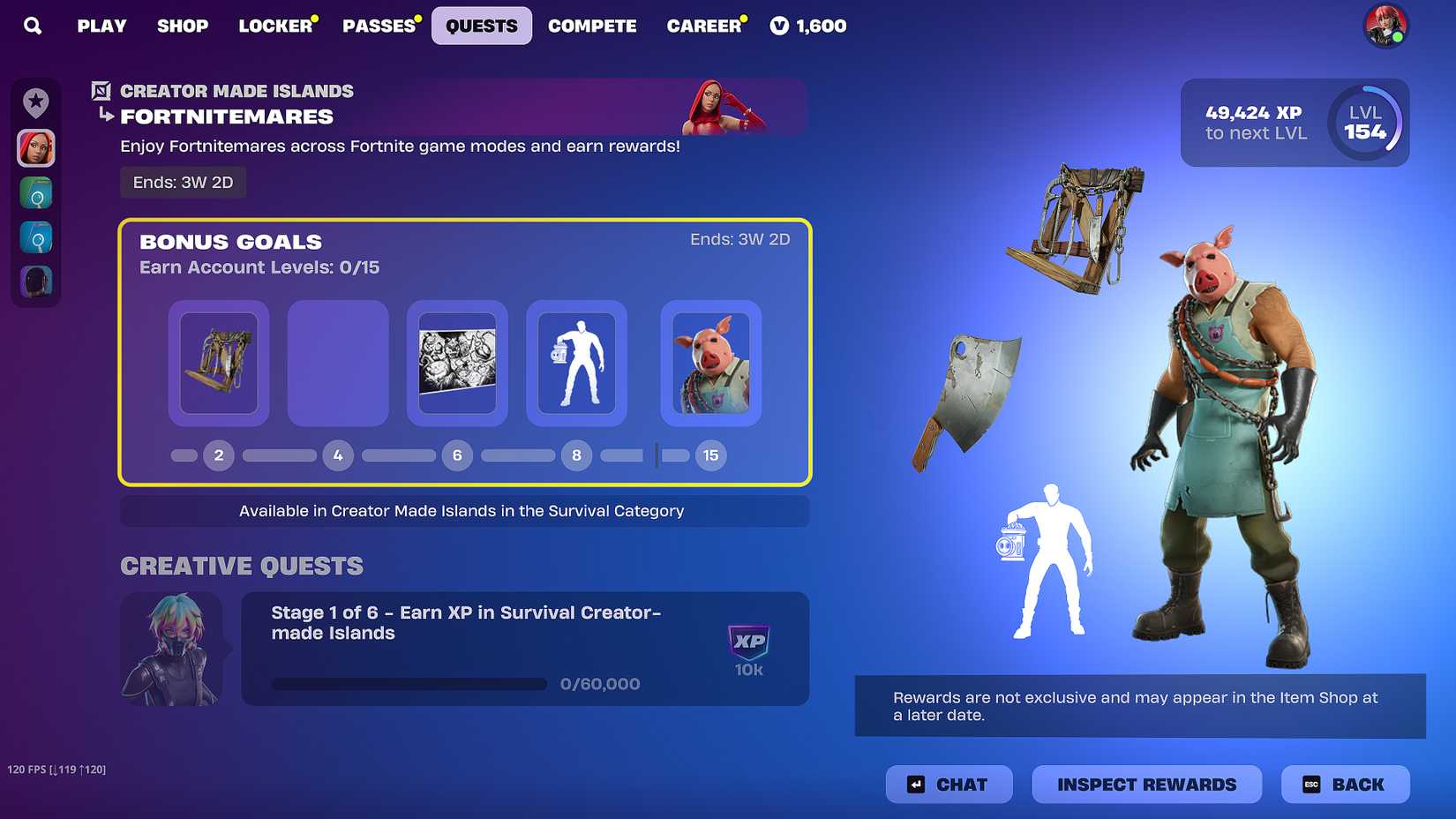The width and height of the screenshot is (1456, 819).
Task: Select the first green magnifier quest icon in sidebar
Action: 34,192
